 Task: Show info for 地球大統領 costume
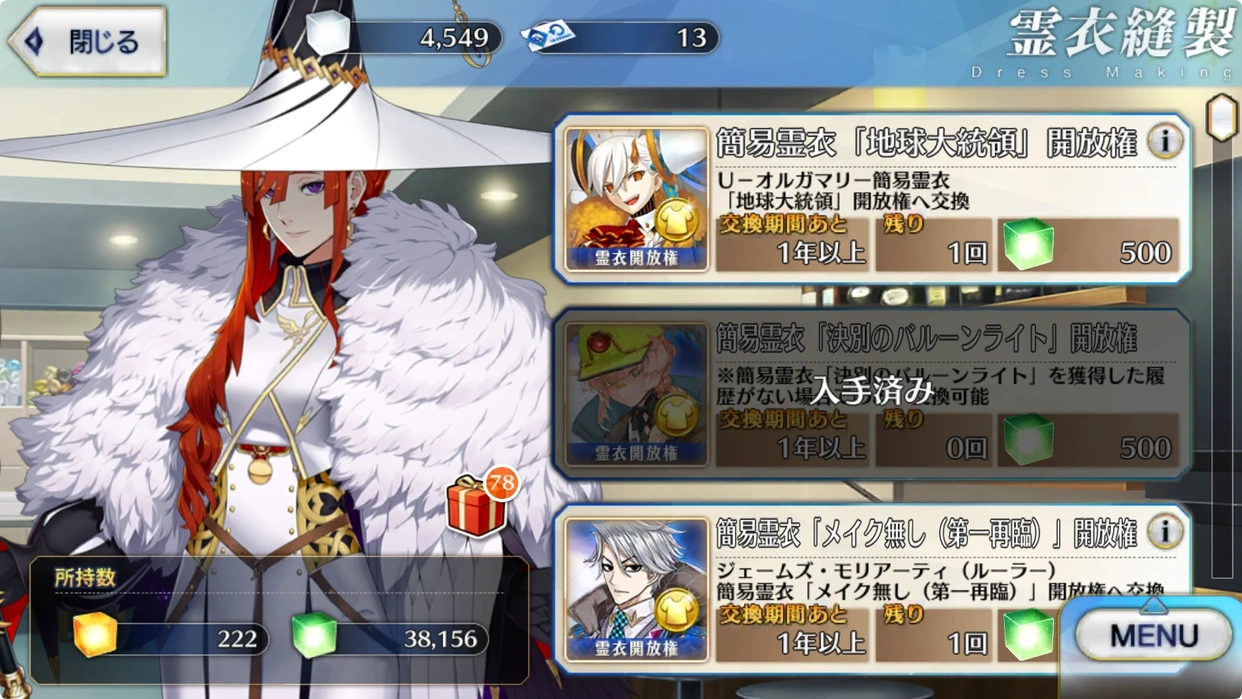click(1165, 142)
